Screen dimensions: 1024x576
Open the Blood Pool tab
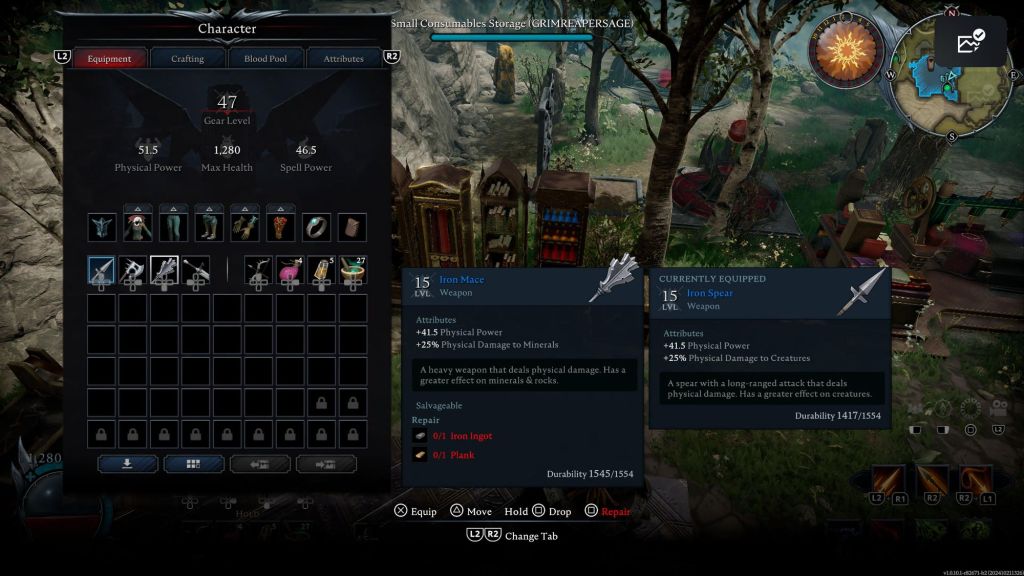pyautogui.click(x=265, y=59)
